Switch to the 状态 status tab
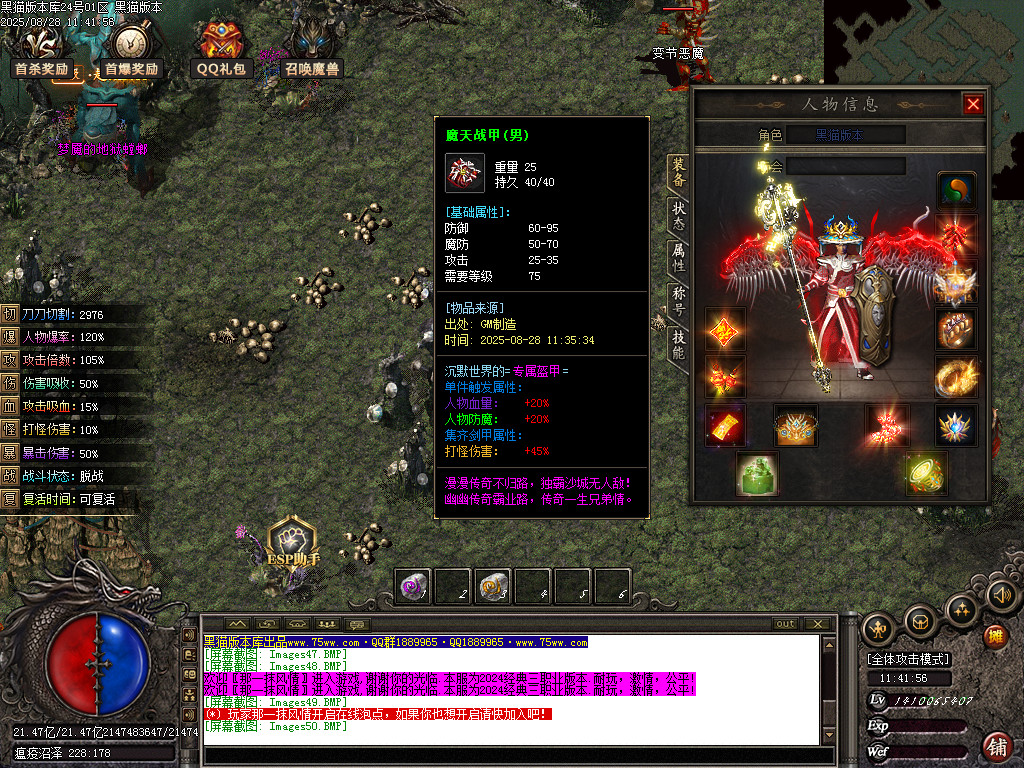1024x768 pixels. [678, 215]
